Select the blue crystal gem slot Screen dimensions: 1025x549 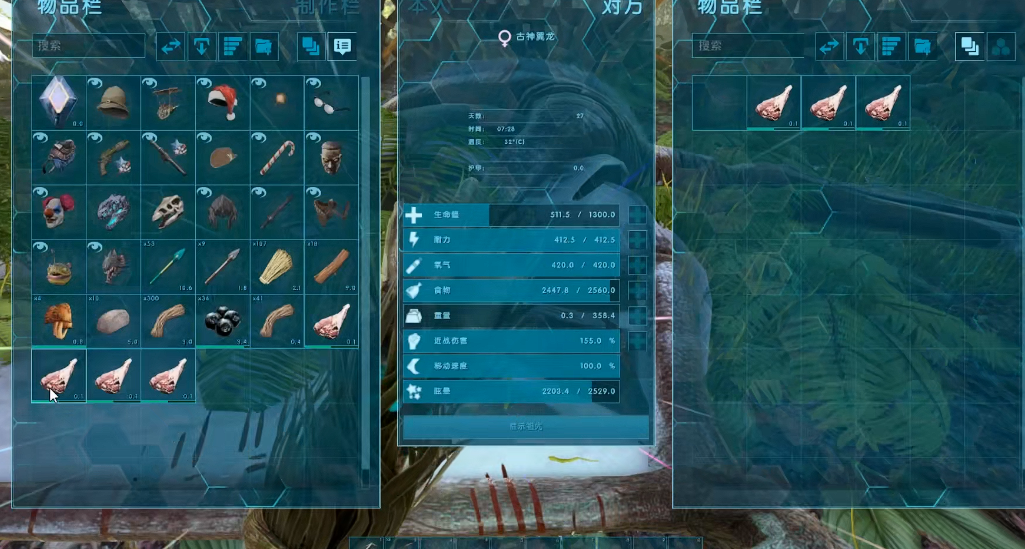[58, 102]
